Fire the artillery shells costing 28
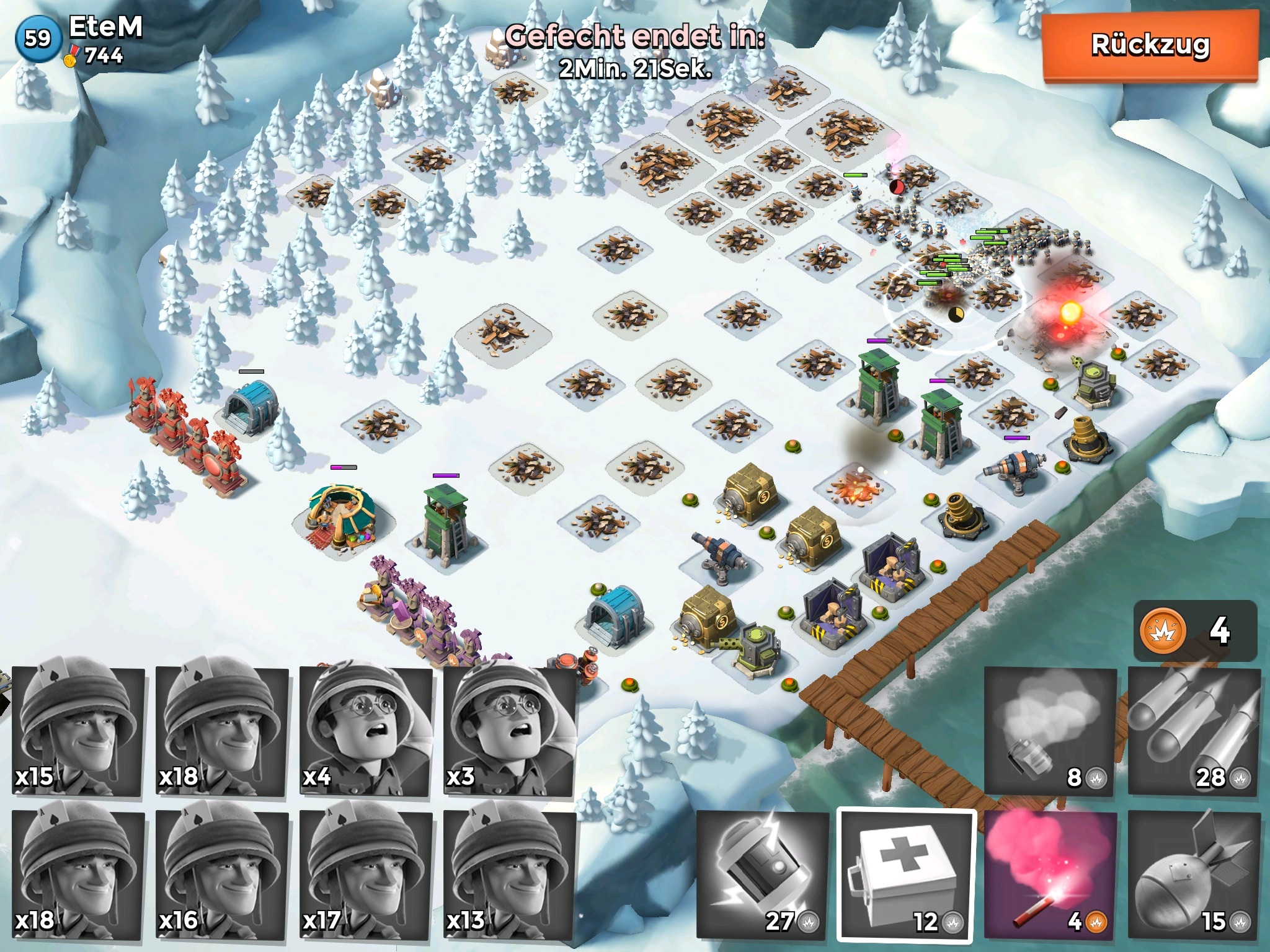 point(1194,731)
